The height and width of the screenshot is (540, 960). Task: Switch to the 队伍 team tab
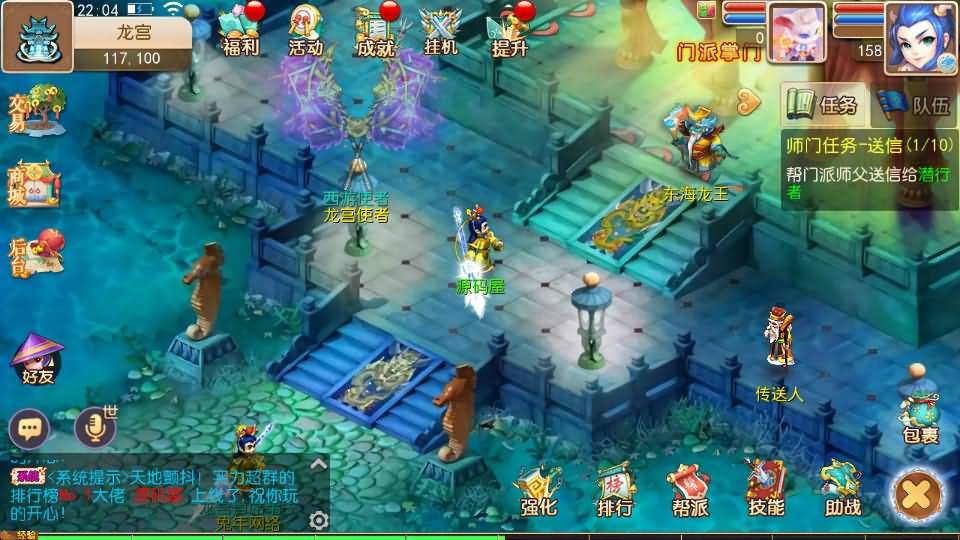[x=914, y=104]
